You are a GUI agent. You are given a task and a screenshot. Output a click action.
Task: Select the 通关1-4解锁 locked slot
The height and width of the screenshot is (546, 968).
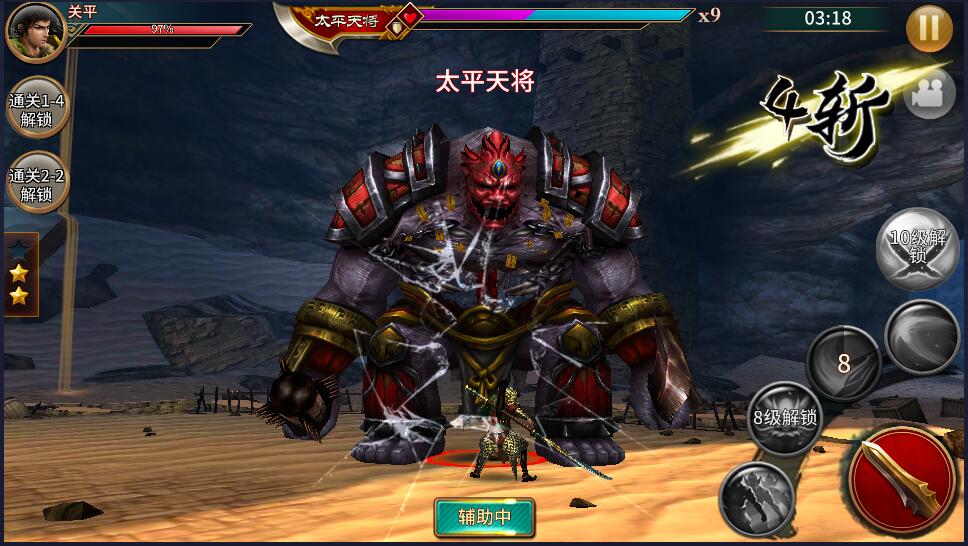pyautogui.click(x=37, y=110)
